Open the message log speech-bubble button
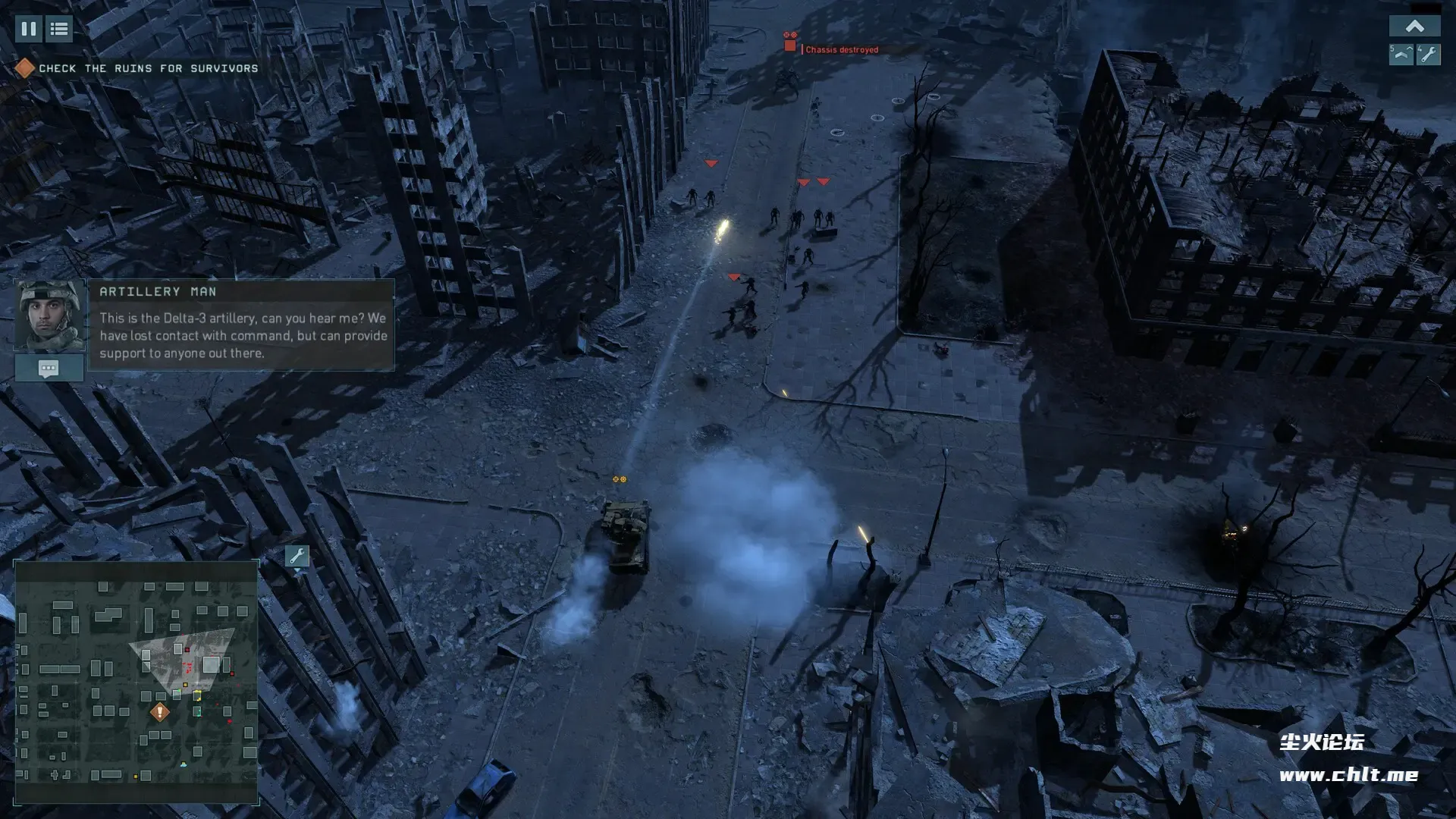The width and height of the screenshot is (1456, 819). tap(49, 369)
